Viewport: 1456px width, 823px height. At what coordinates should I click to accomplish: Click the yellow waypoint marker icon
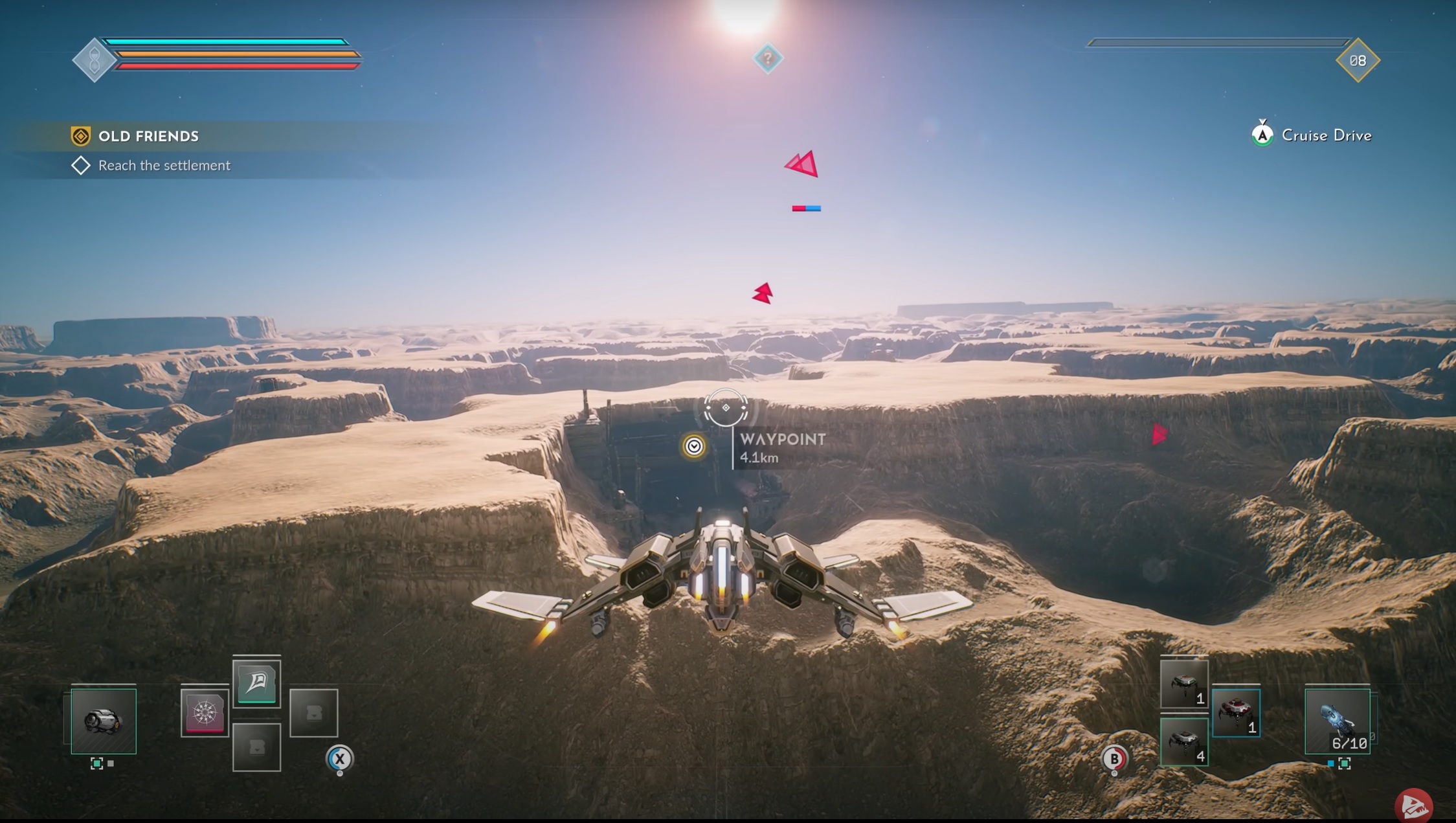click(693, 446)
